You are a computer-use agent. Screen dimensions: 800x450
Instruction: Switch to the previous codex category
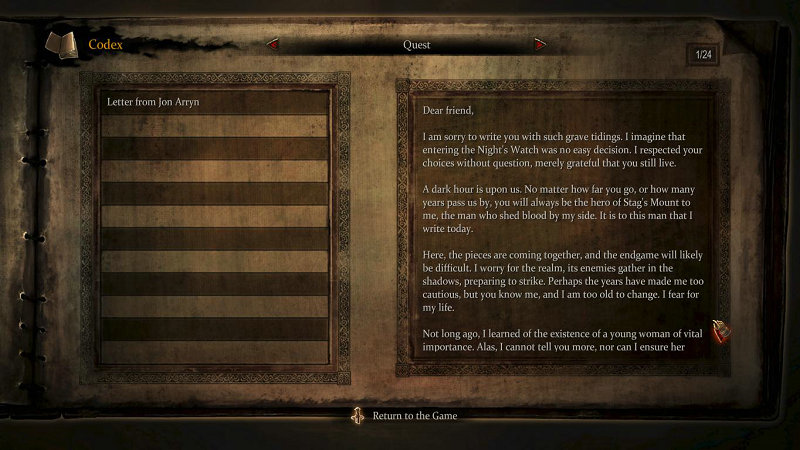[272, 44]
